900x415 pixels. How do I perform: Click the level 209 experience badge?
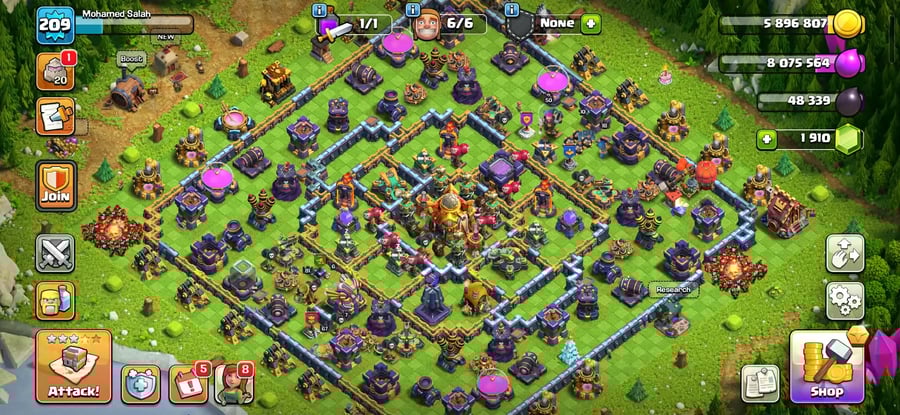point(55,24)
